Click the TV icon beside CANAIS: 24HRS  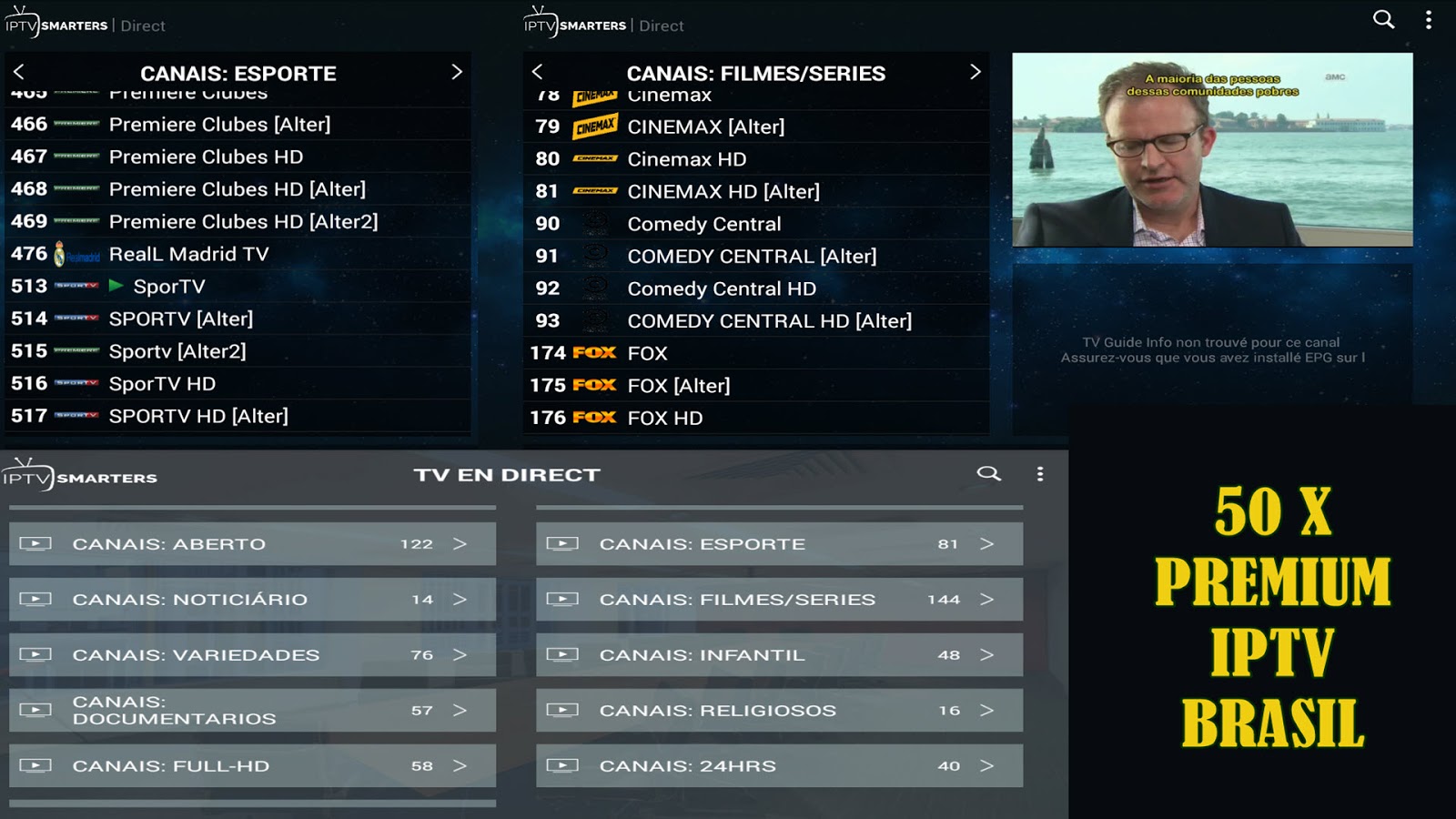coord(564,765)
